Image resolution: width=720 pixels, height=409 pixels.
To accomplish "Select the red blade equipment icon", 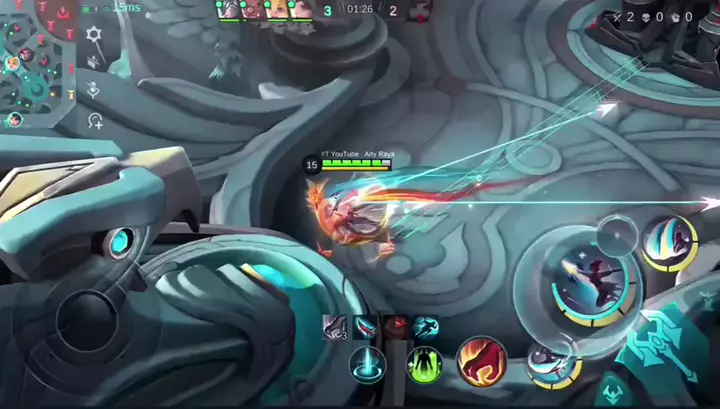I will [x=366, y=326].
